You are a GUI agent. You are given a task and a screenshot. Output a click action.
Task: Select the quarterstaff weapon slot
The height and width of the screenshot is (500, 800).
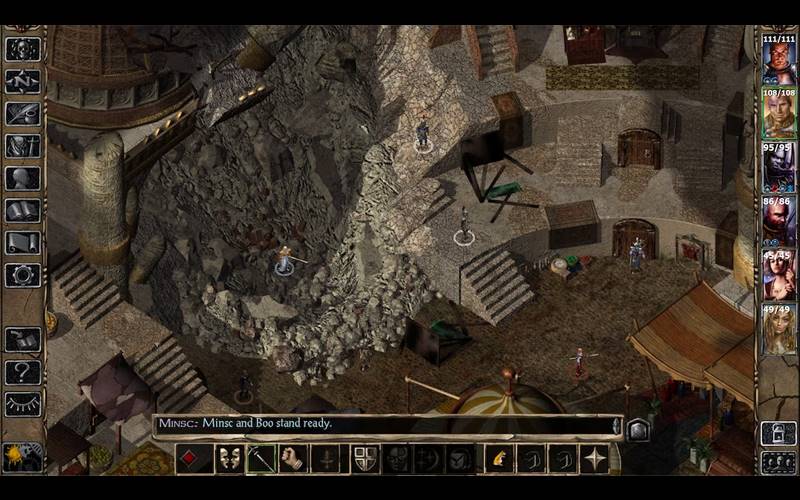pos(261,458)
